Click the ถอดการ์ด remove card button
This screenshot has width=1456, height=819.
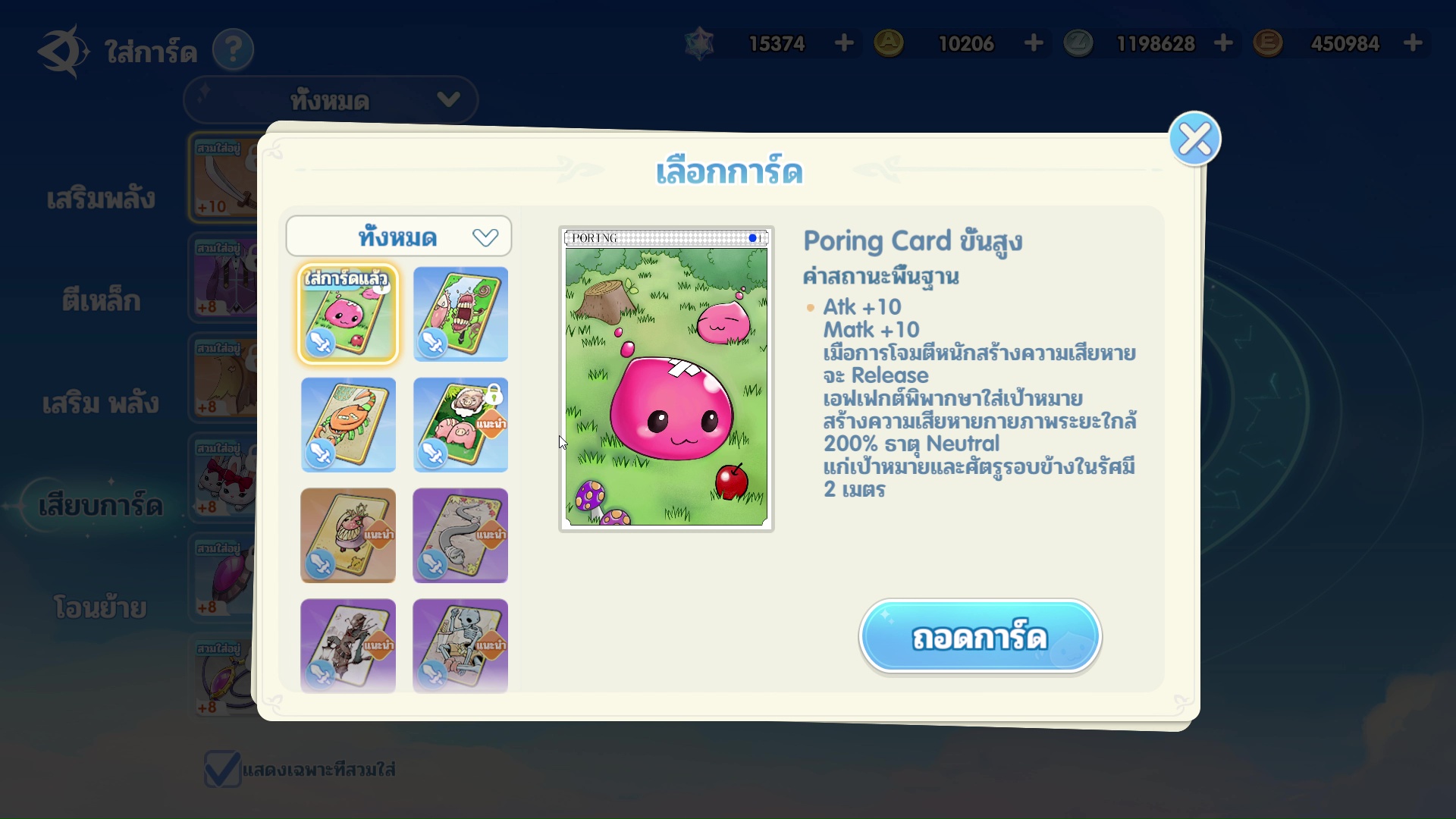click(980, 637)
